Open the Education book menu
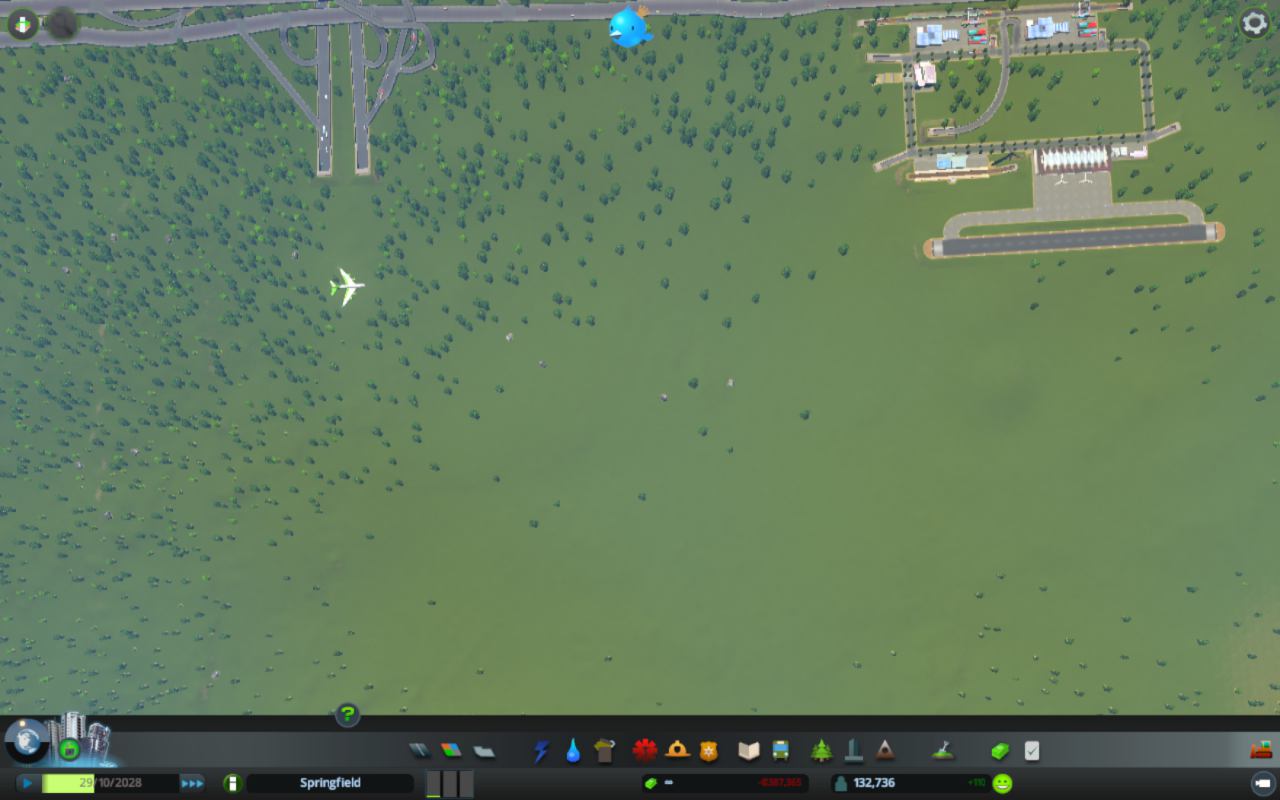Image resolution: width=1280 pixels, height=800 pixels. pos(749,750)
